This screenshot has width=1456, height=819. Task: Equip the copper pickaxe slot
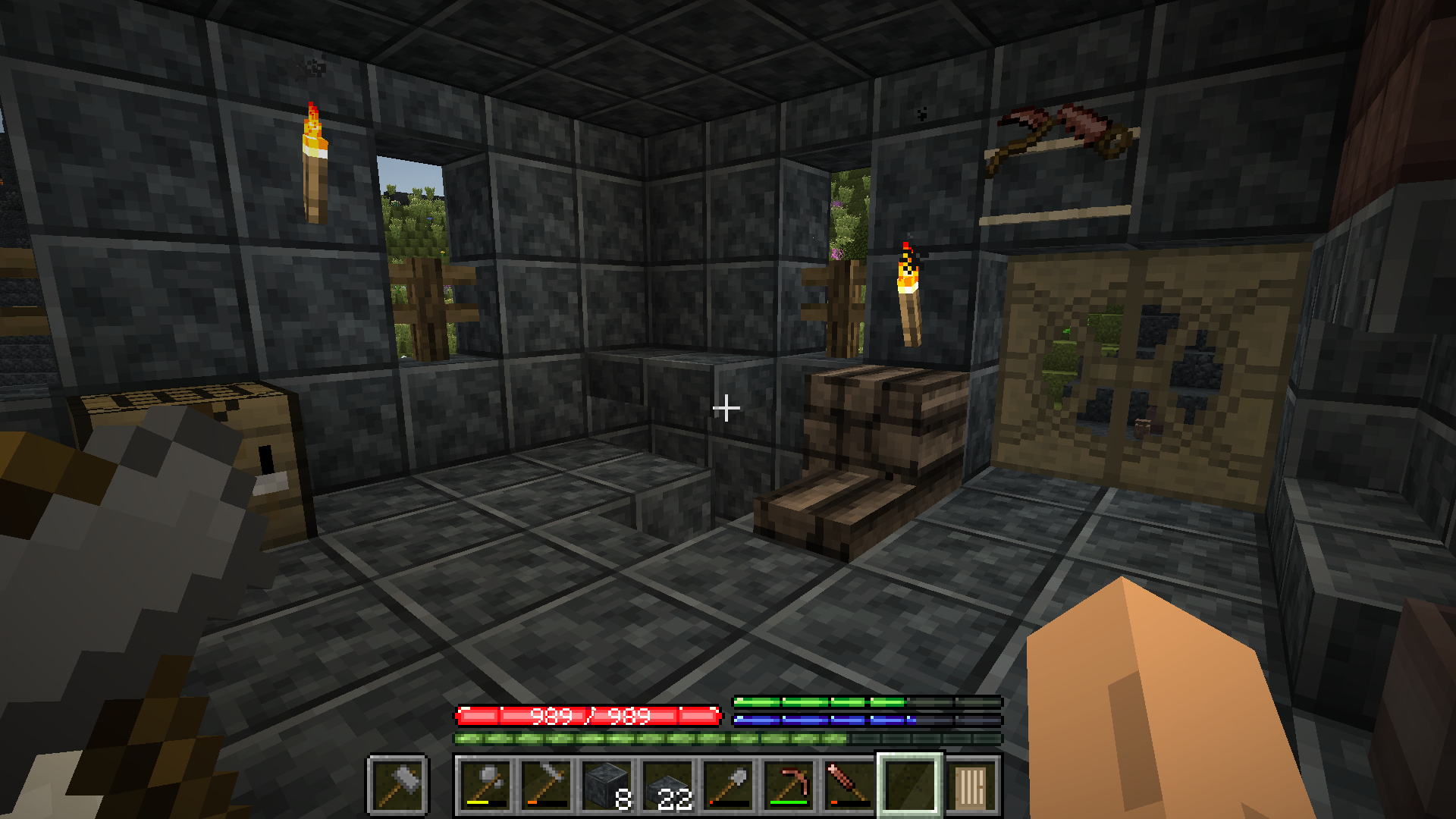pyautogui.click(x=789, y=785)
